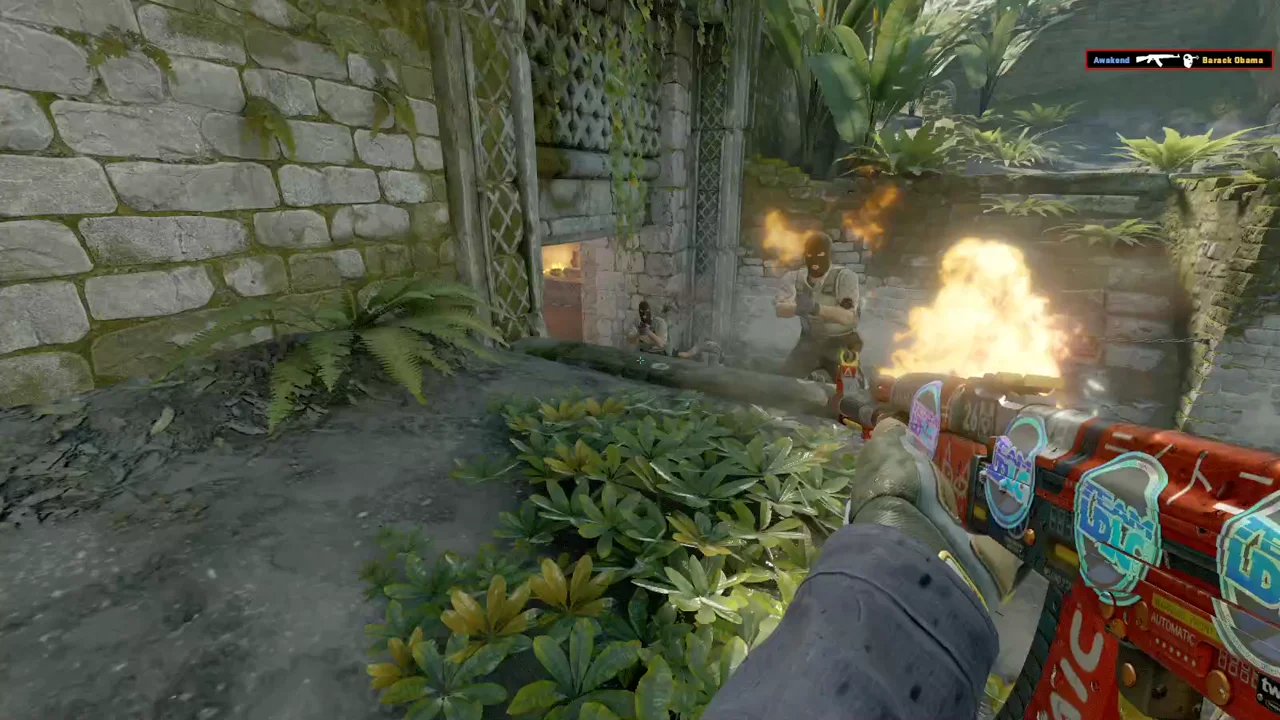Click the Awakend kill feed entry

(1178, 60)
